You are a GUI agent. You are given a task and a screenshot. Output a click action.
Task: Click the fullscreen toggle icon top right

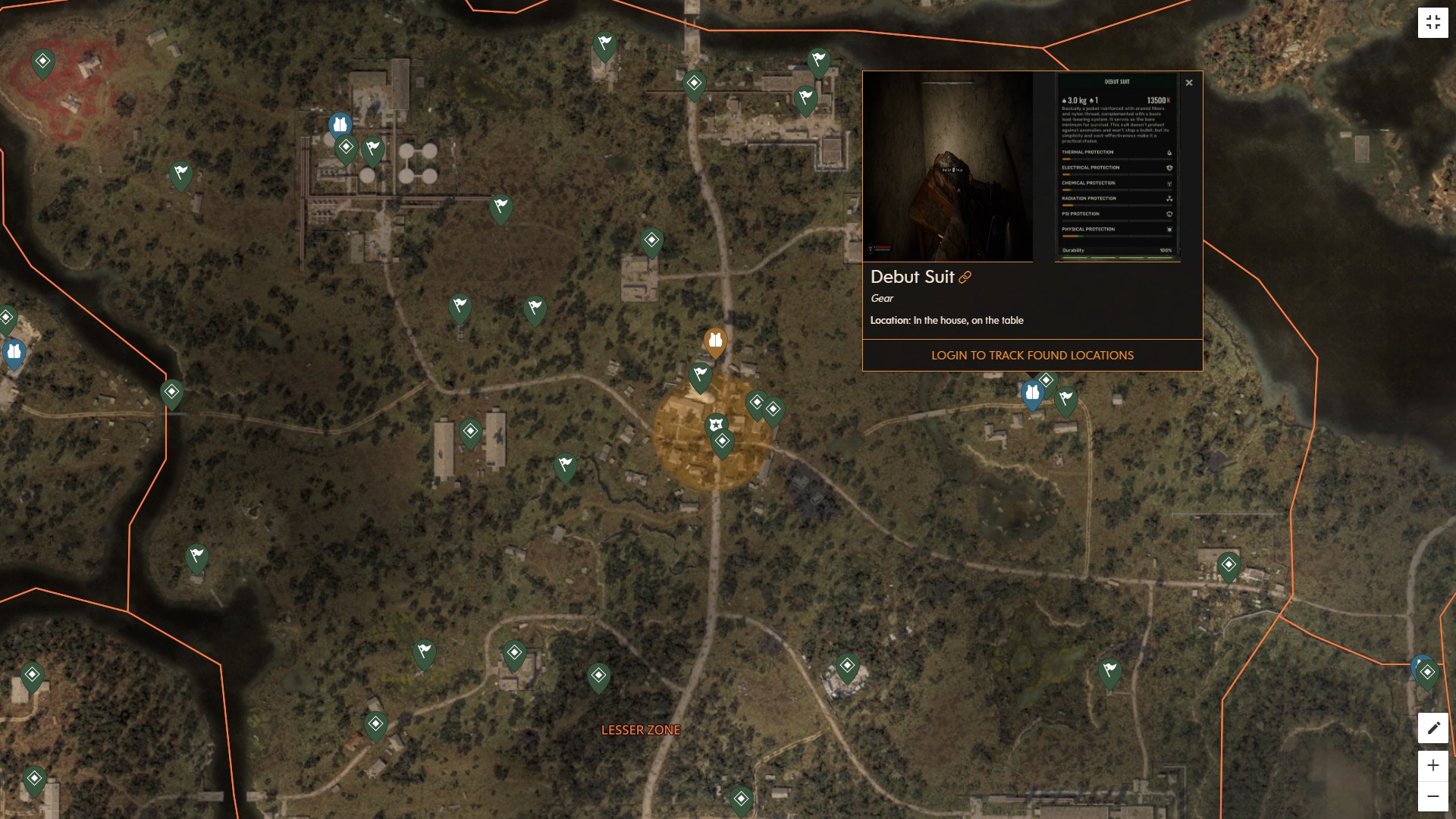point(1433,22)
